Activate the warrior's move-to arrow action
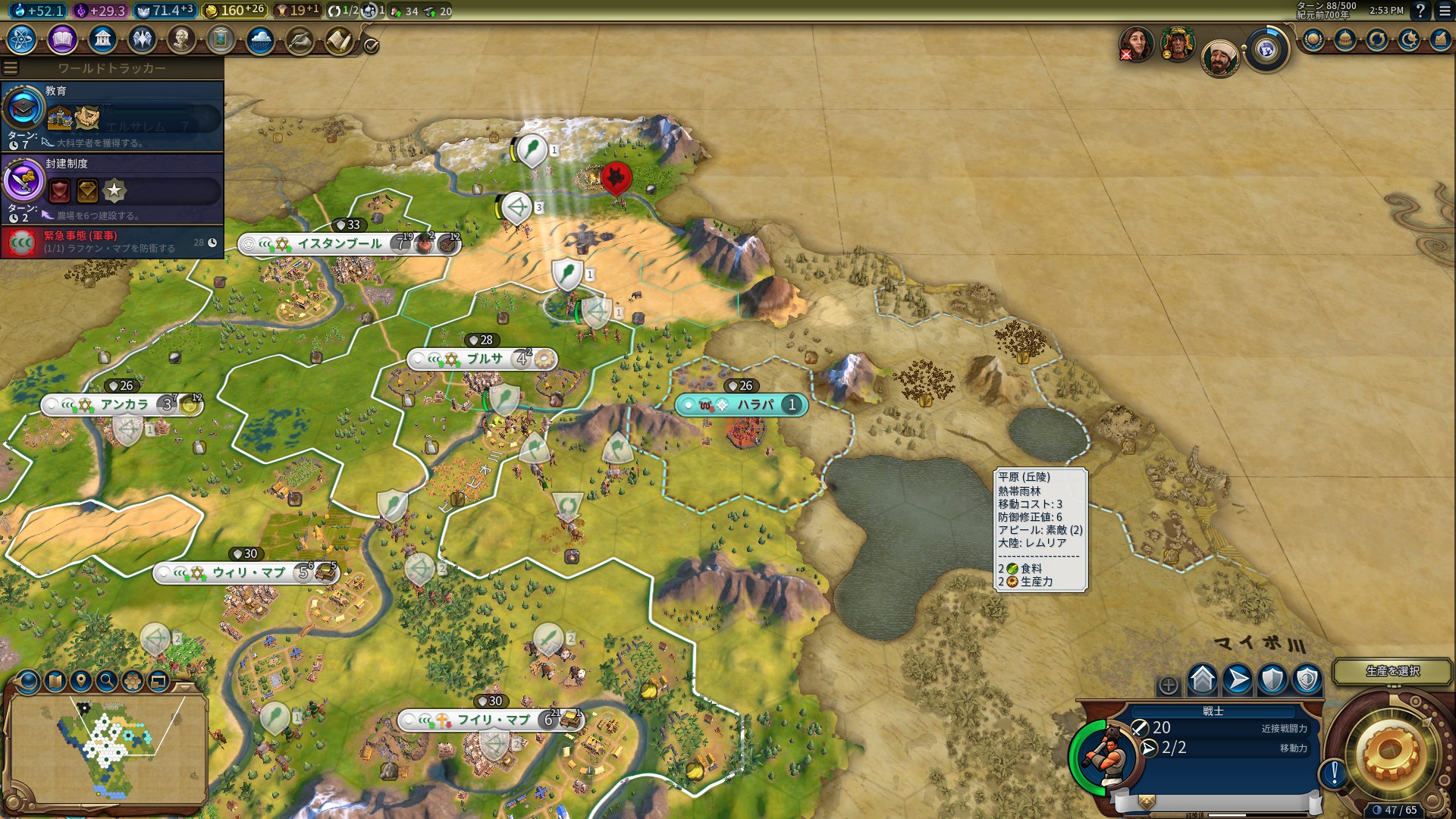 [x=1238, y=679]
